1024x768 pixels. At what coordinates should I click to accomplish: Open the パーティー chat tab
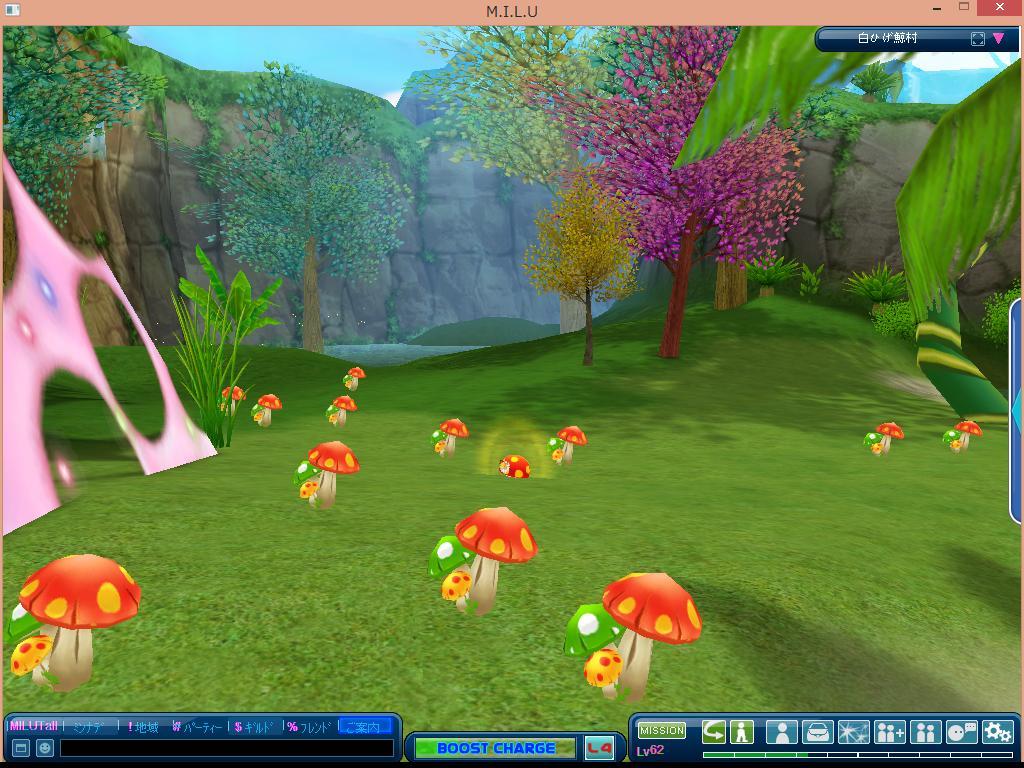click(x=199, y=727)
